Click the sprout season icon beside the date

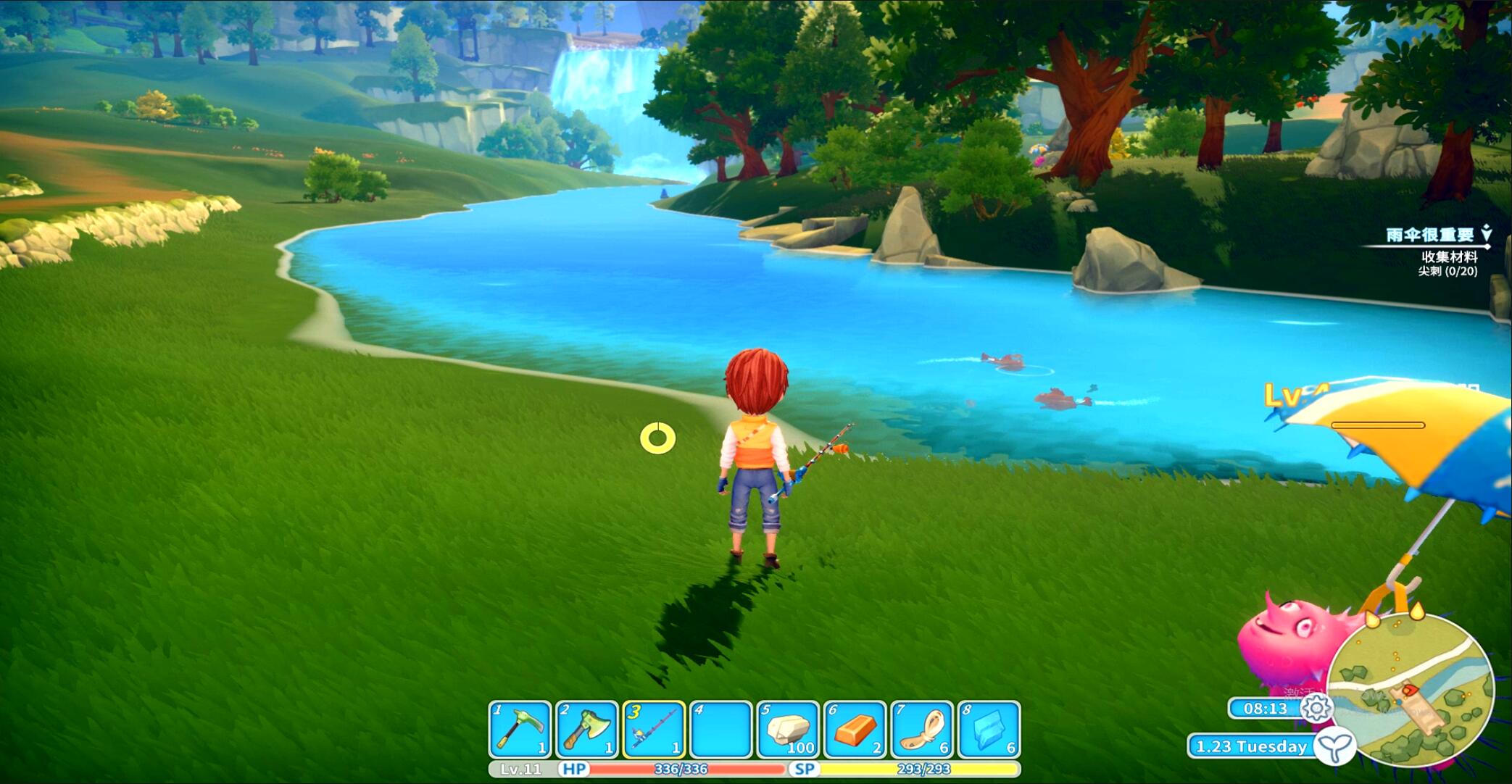(x=1335, y=746)
